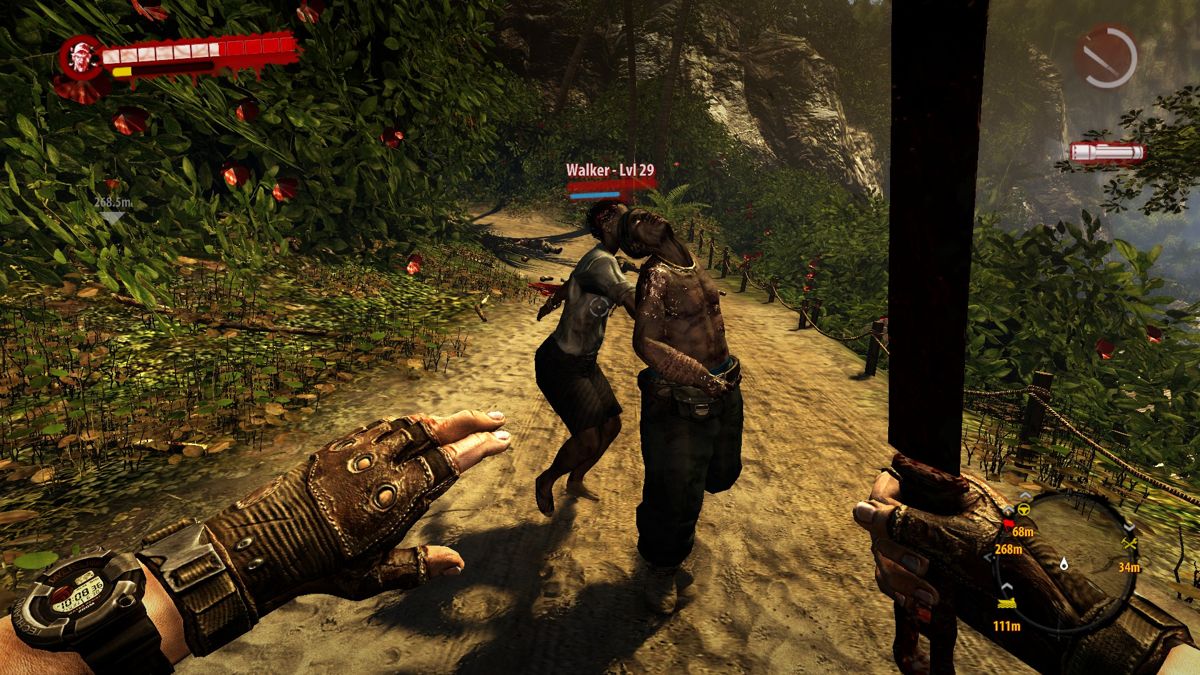The width and height of the screenshot is (1200, 675).
Task: Select the yellow boat marker on minimap
Action: click(1007, 603)
